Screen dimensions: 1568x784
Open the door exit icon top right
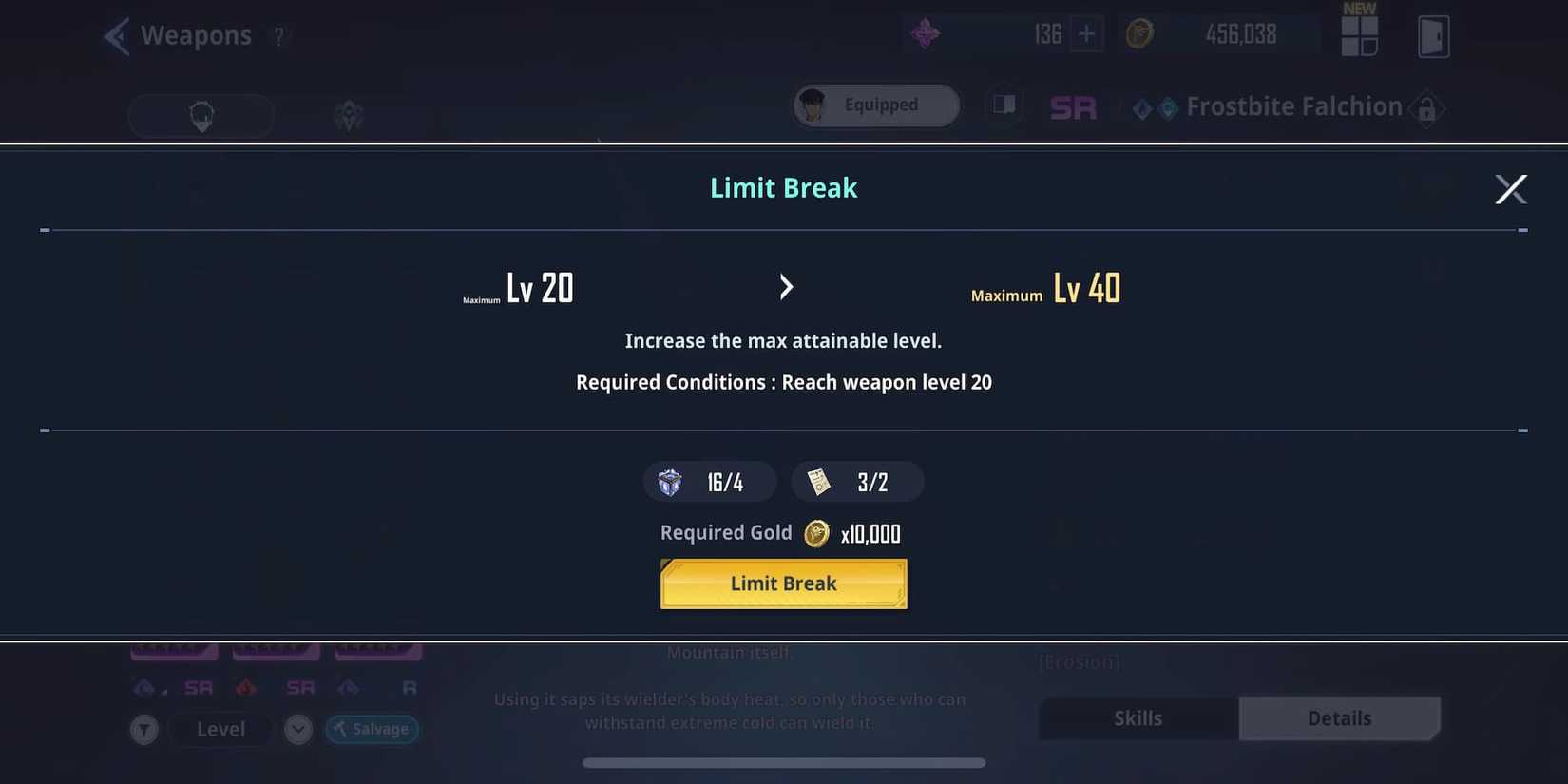[1435, 35]
